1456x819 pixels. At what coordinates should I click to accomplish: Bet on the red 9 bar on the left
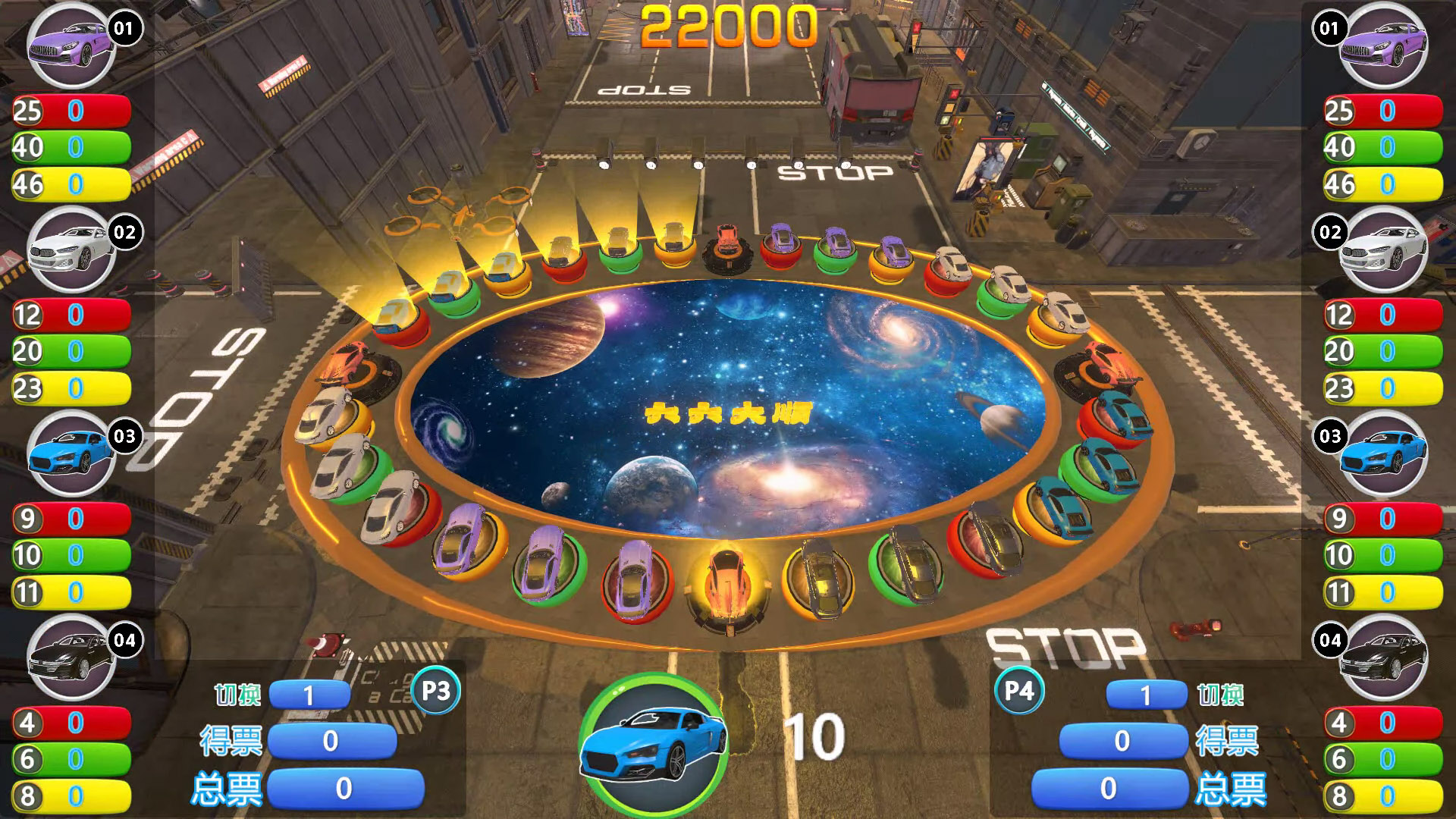point(72,519)
